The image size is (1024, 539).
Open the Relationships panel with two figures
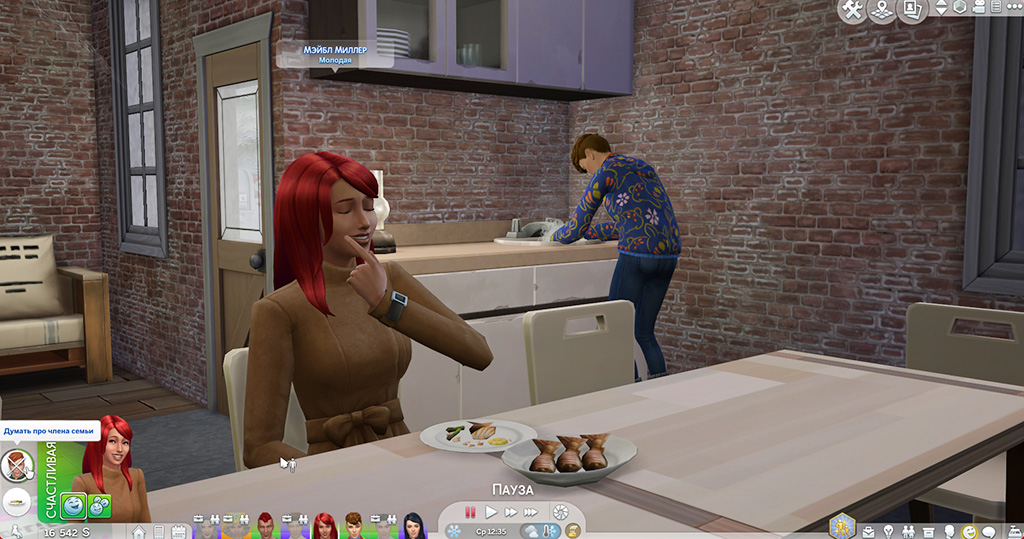coord(909,531)
